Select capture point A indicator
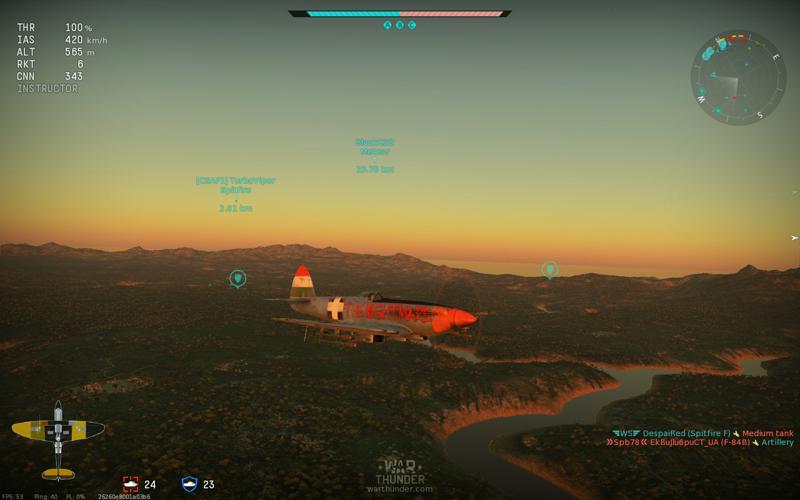This screenshot has height=500, width=800. (388, 25)
